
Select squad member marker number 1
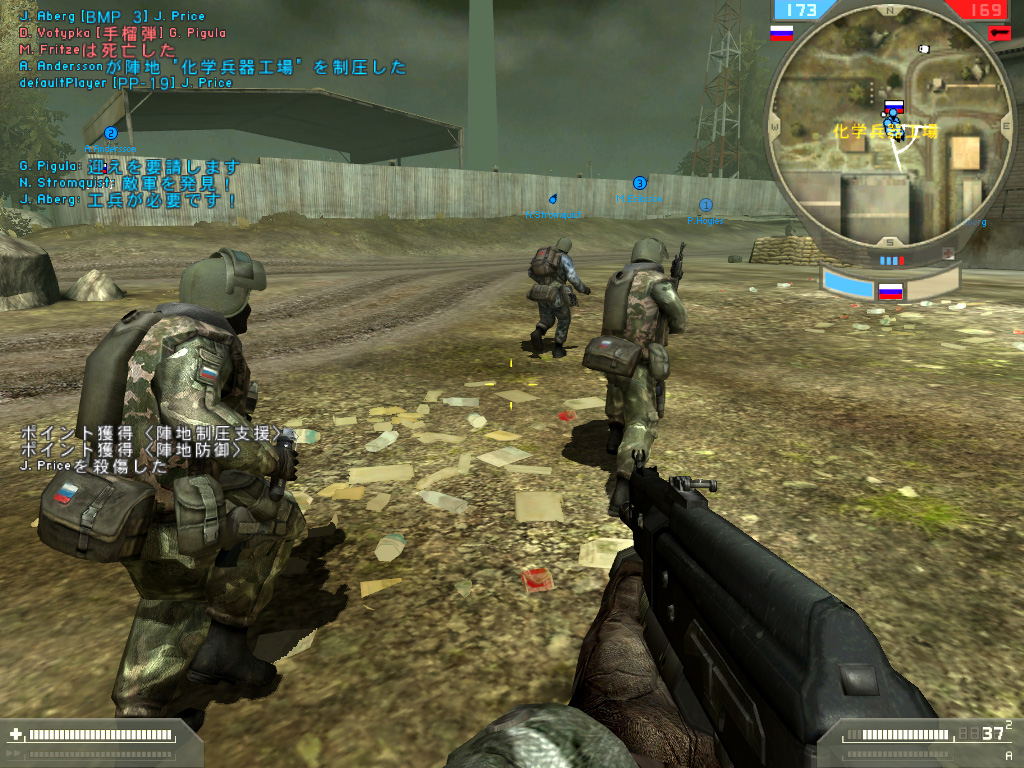coord(705,205)
